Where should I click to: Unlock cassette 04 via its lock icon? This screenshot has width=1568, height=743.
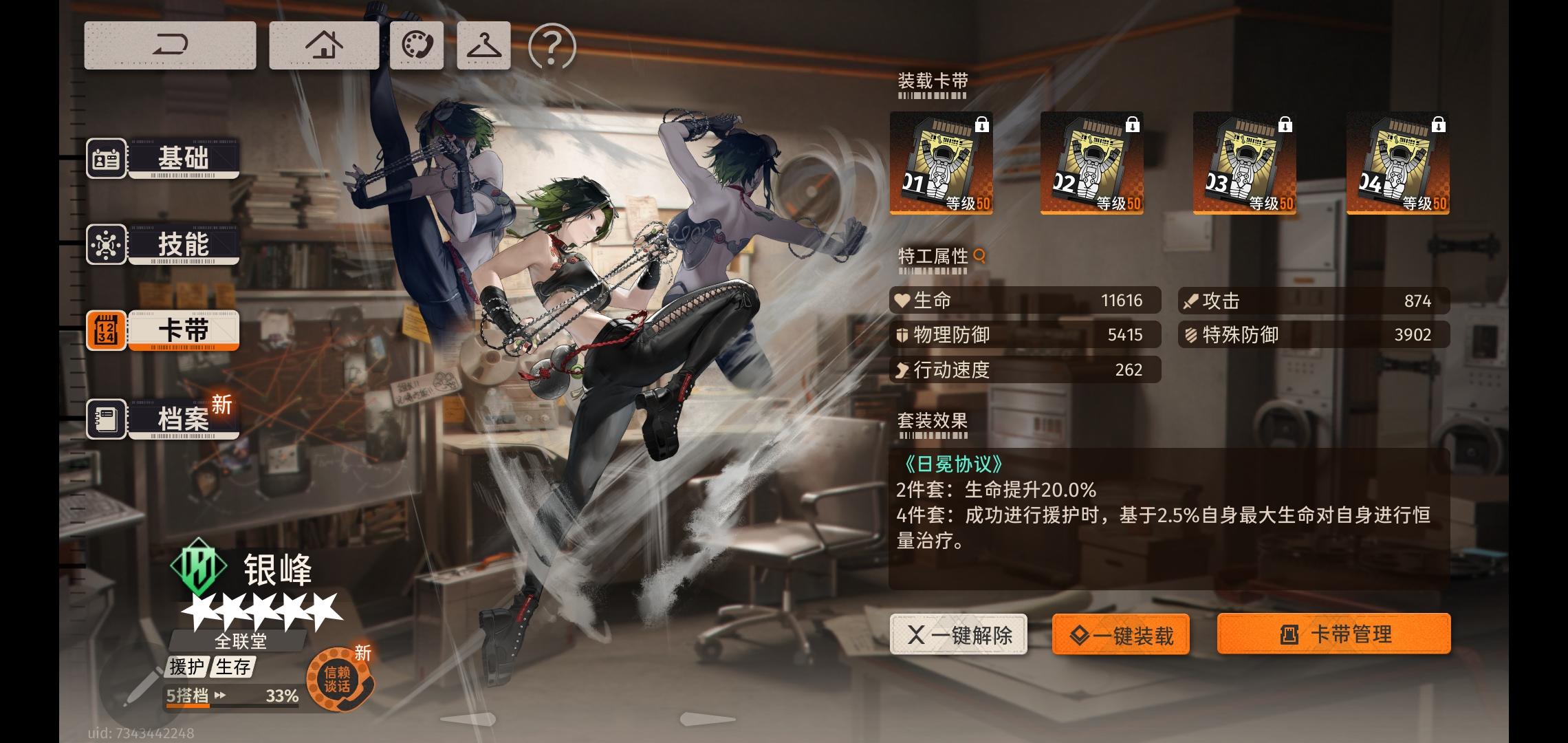coord(1438,124)
